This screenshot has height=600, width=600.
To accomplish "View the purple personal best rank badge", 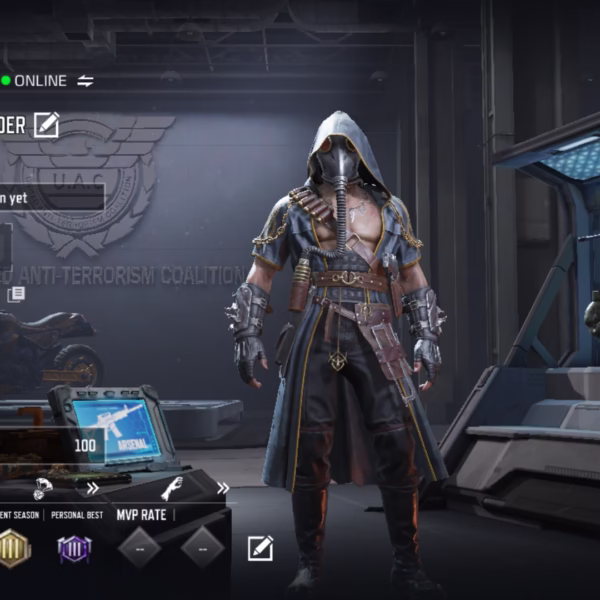I will click(x=74, y=549).
